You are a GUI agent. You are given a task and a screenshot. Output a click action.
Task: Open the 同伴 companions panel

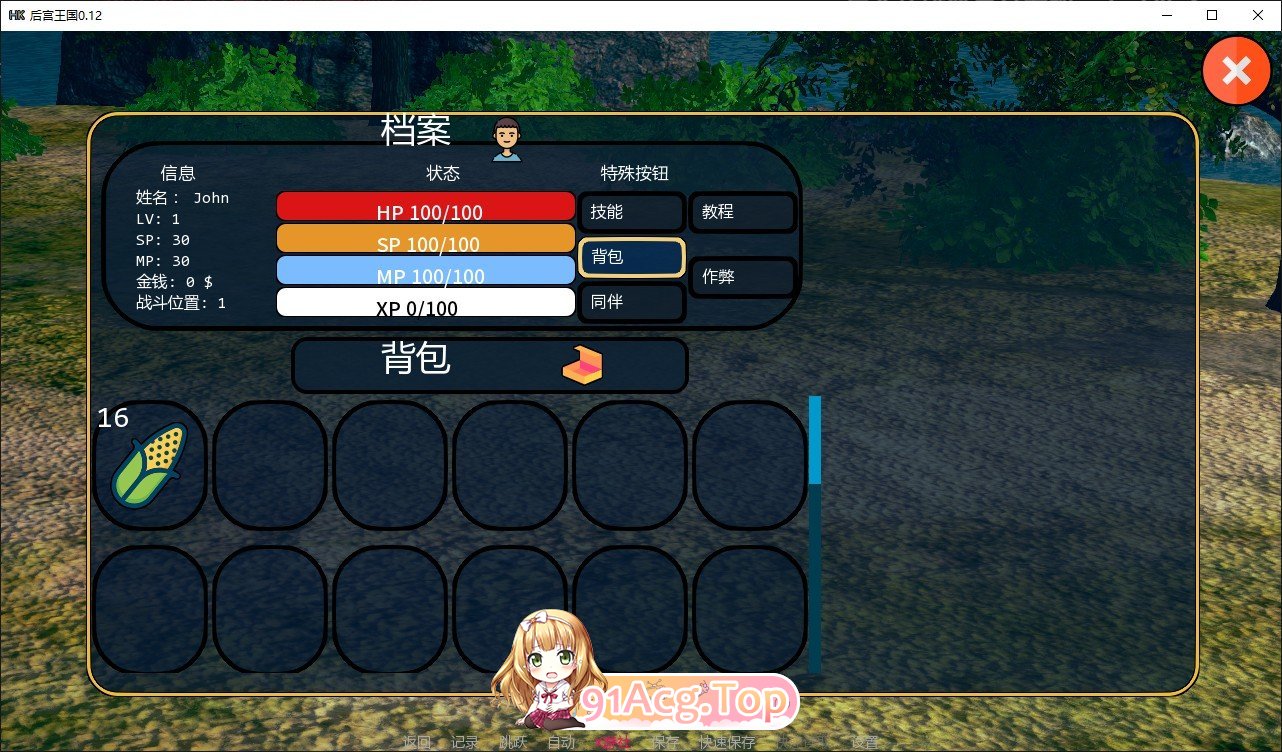tap(631, 303)
